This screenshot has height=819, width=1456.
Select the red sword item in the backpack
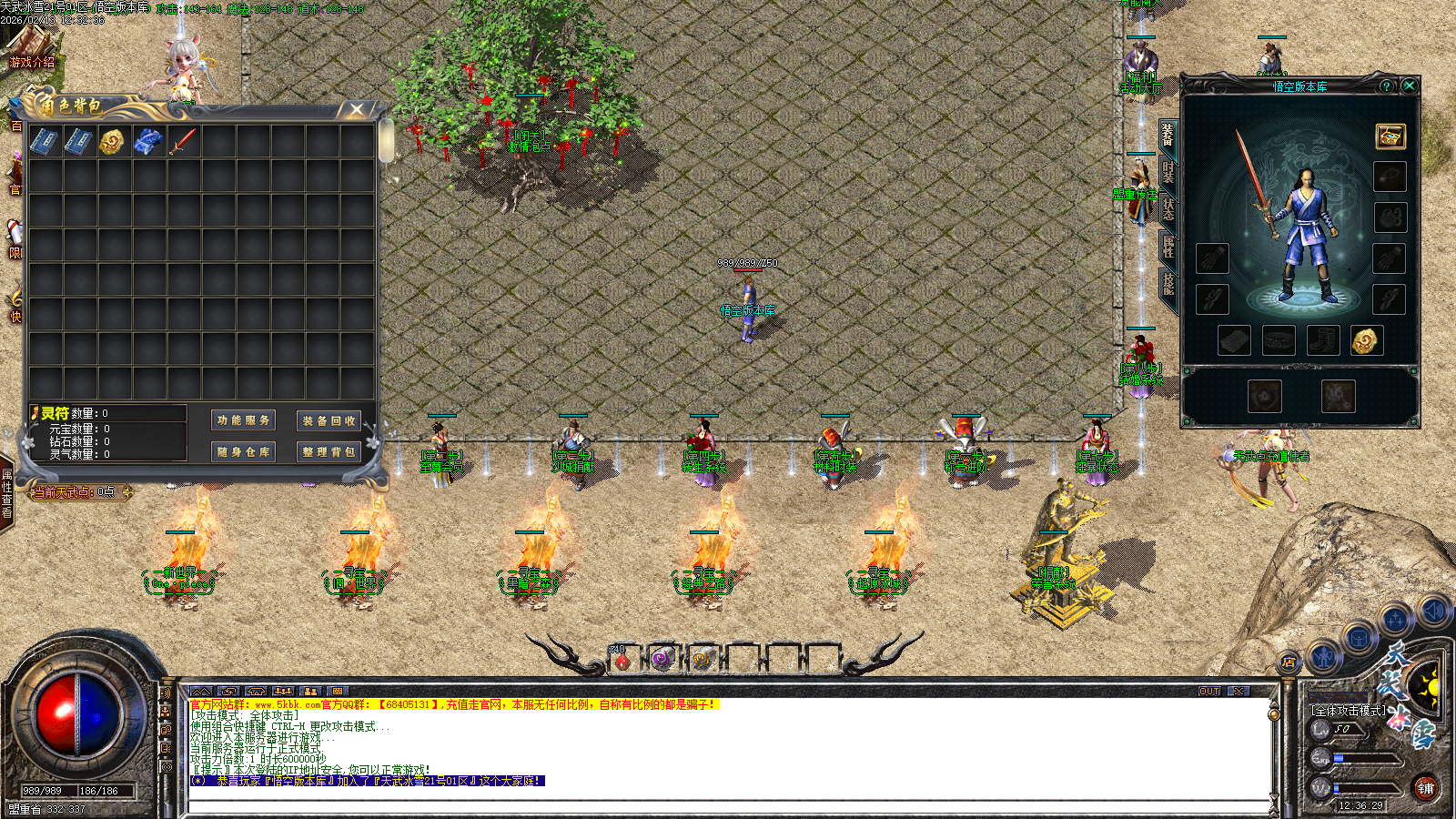click(183, 140)
